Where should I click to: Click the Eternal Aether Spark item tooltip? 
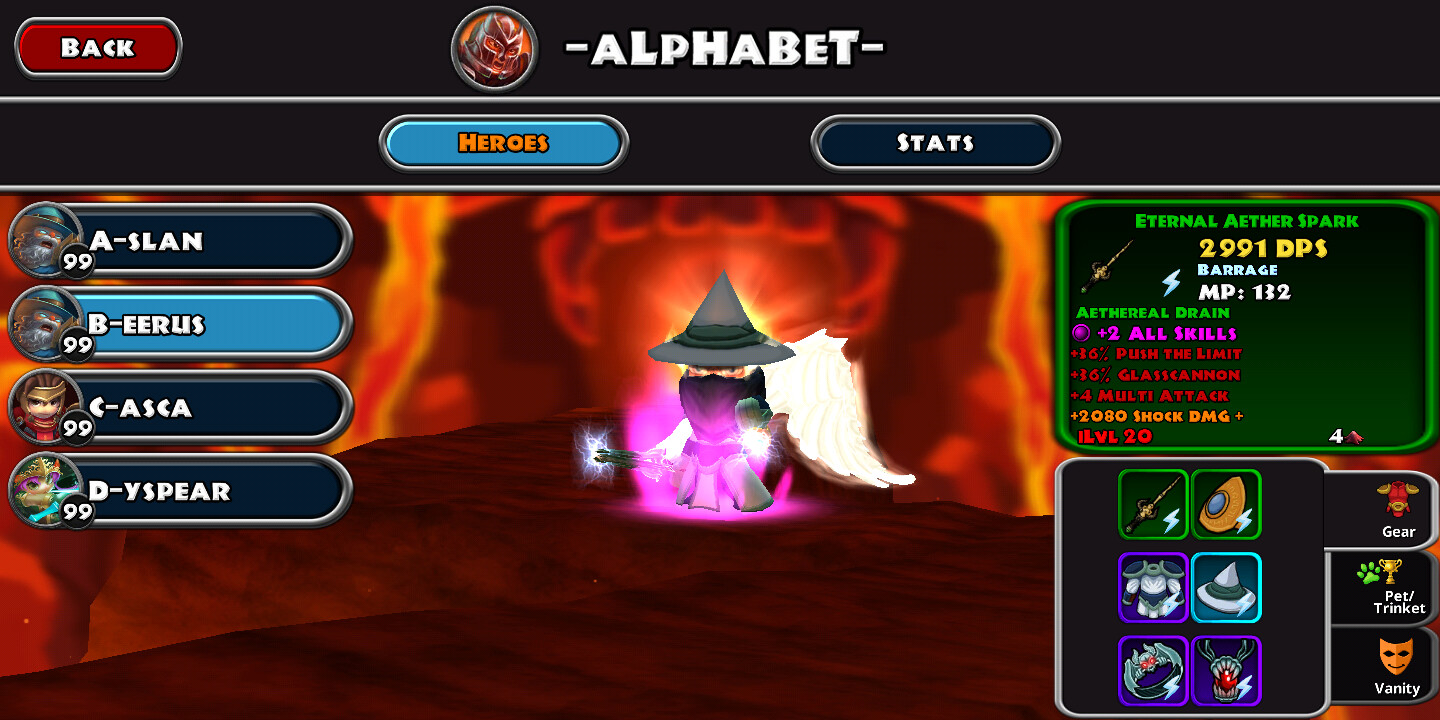pyautogui.click(x=1245, y=326)
